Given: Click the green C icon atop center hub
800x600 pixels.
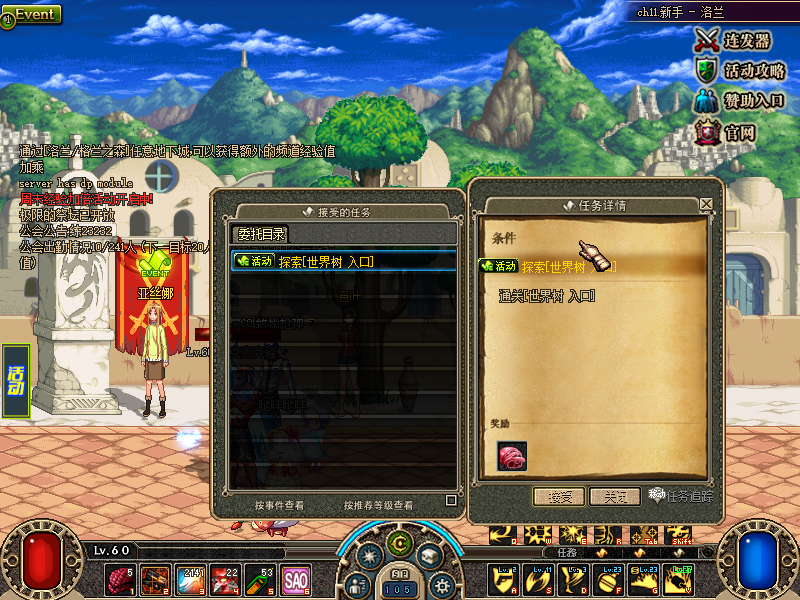Looking at the screenshot, I should (x=400, y=544).
